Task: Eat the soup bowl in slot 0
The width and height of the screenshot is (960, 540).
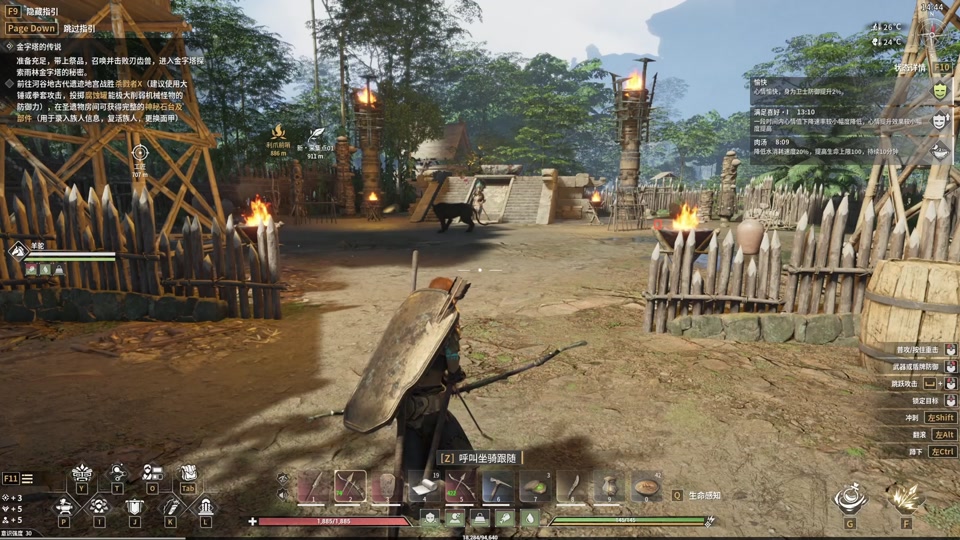Action: (646, 487)
